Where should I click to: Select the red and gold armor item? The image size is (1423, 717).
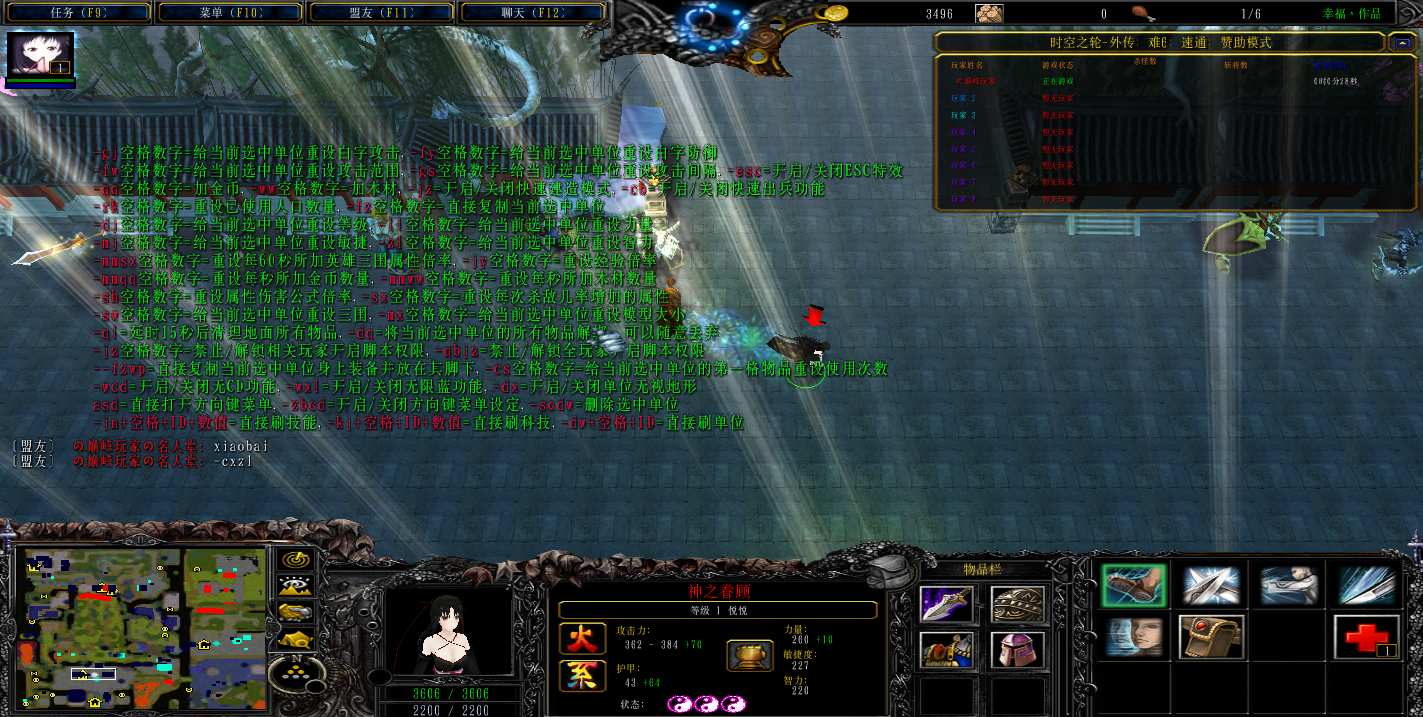(945, 651)
